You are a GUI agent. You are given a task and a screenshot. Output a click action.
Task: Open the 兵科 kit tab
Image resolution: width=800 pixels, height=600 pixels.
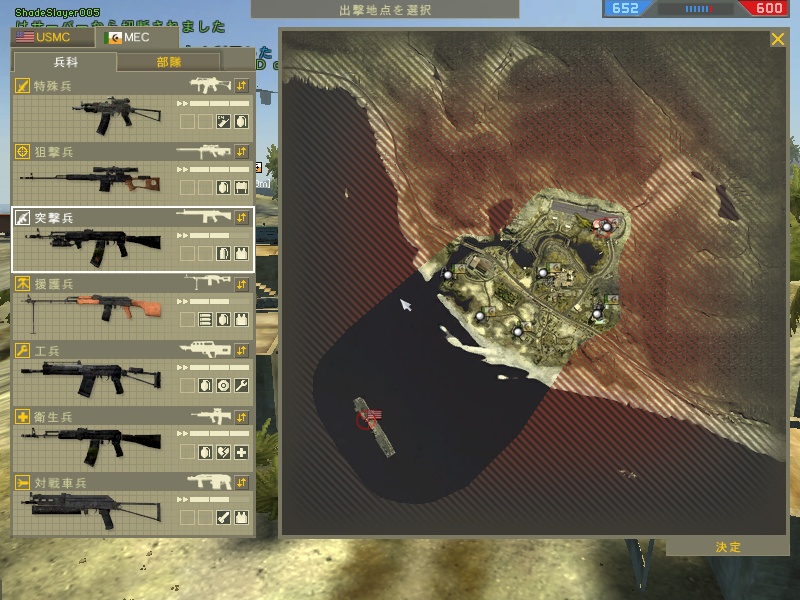65,62
